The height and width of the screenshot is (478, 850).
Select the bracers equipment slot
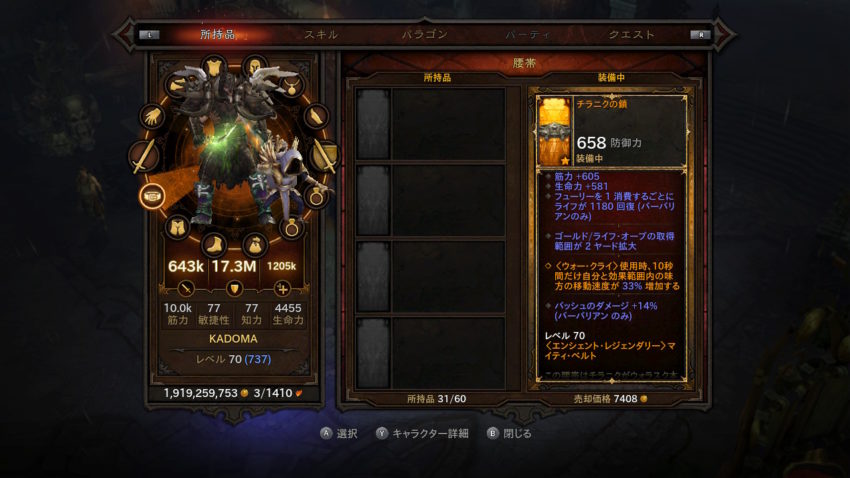(315, 116)
